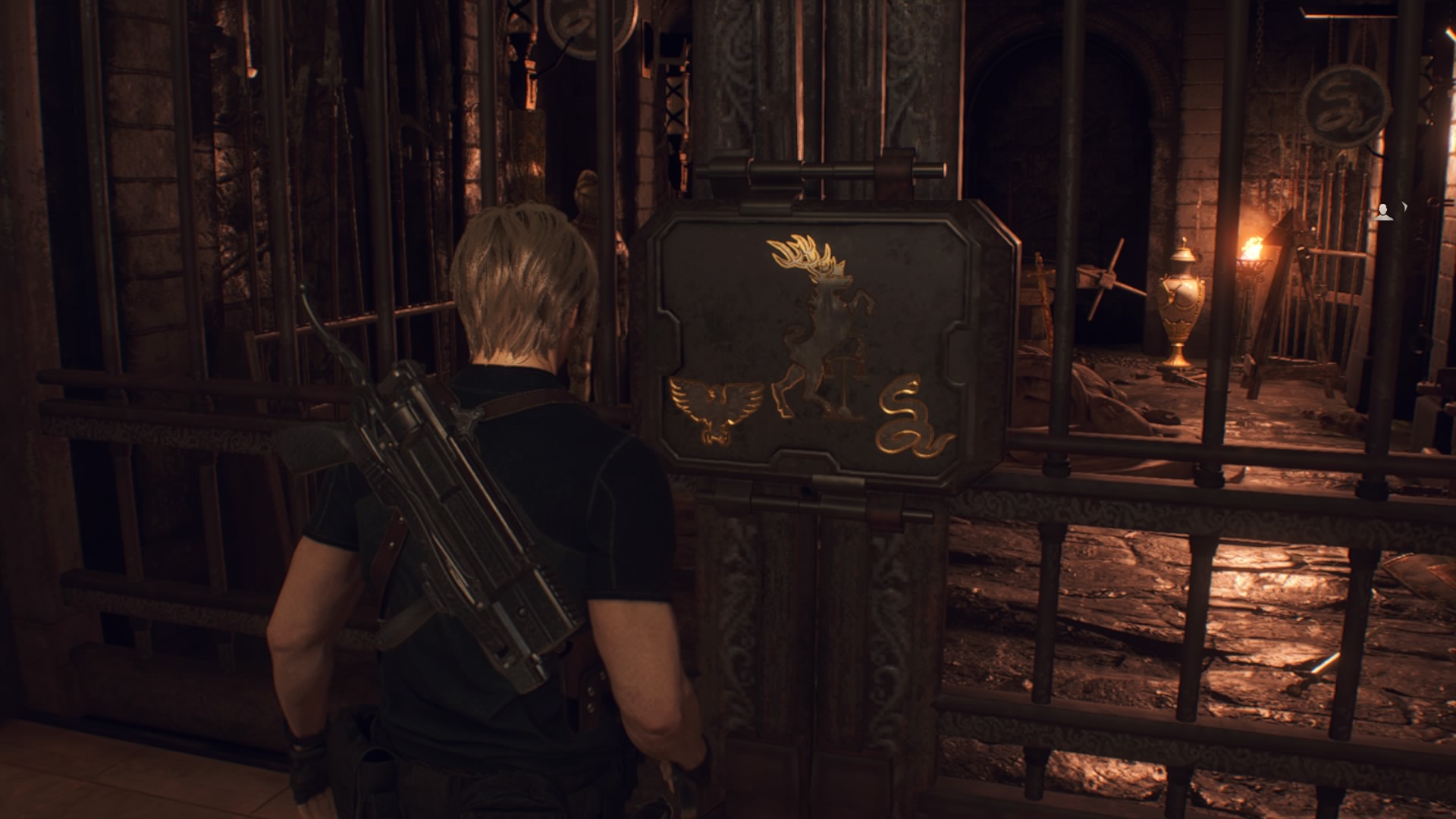Click the person silhouette overlay icon
The width and height of the screenshot is (1456, 819).
1385,212
